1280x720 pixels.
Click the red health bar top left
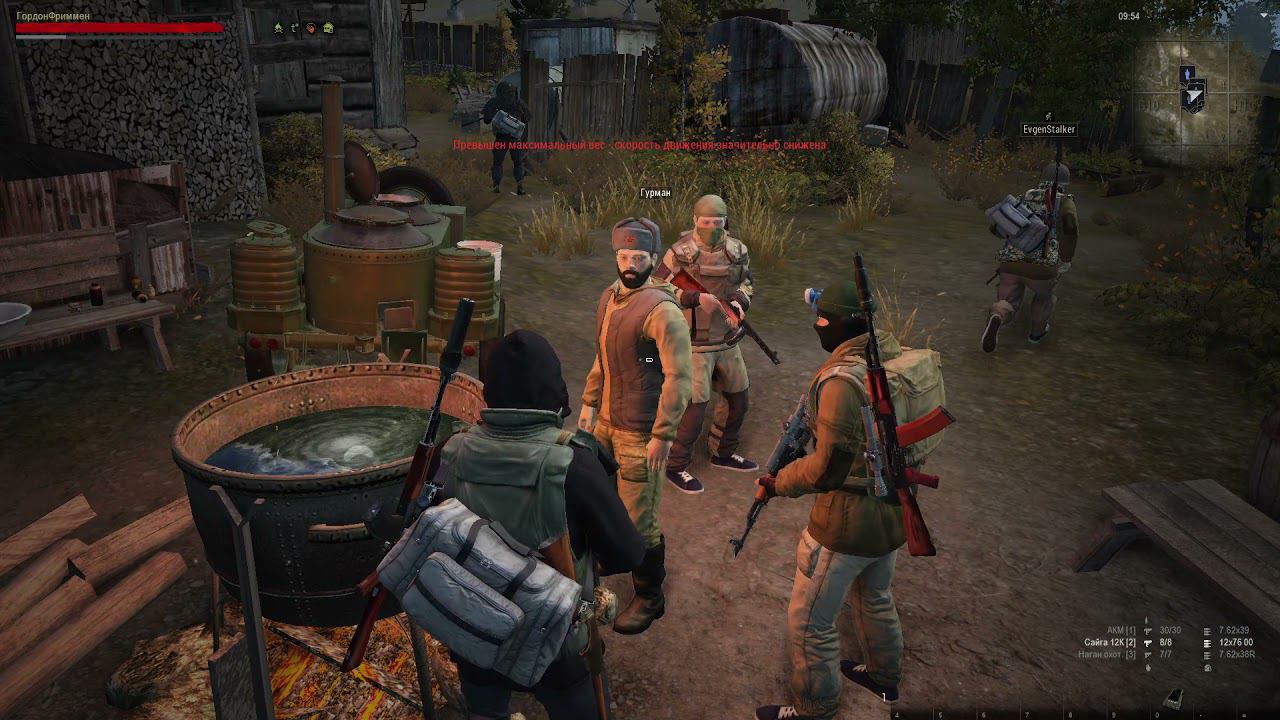tap(100, 27)
